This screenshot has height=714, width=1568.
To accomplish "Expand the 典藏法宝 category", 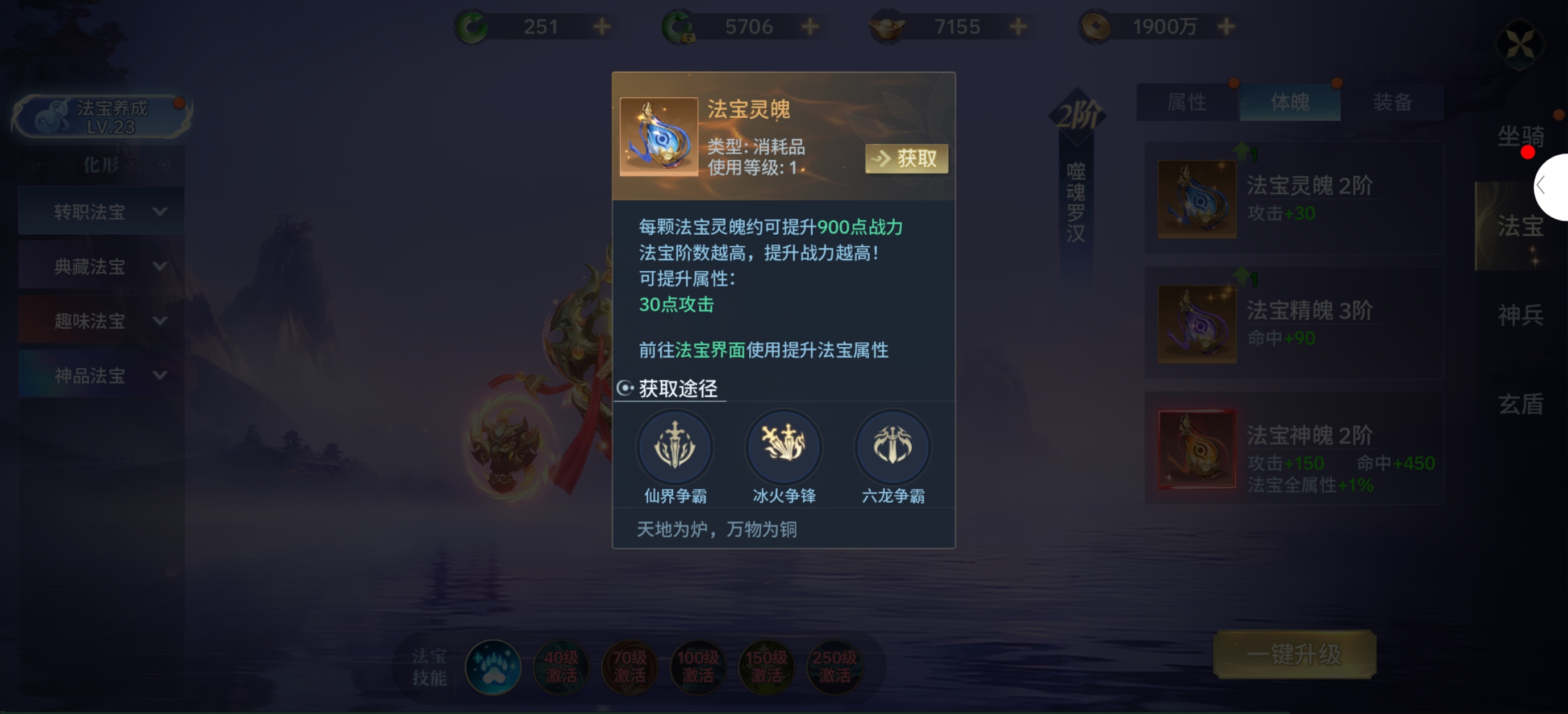I will (x=102, y=266).
